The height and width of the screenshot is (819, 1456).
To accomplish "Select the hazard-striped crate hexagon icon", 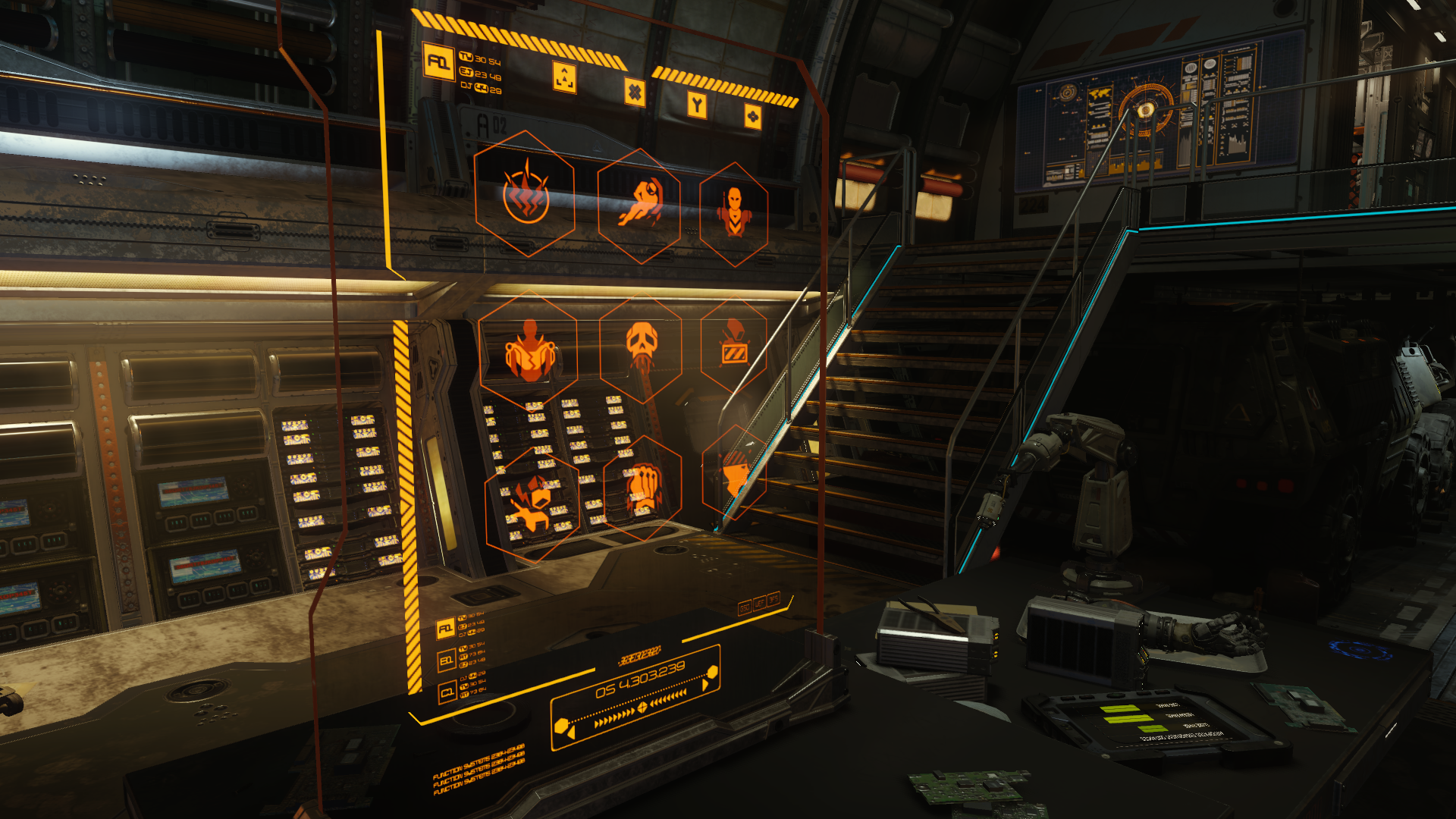I will coord(733,346).
